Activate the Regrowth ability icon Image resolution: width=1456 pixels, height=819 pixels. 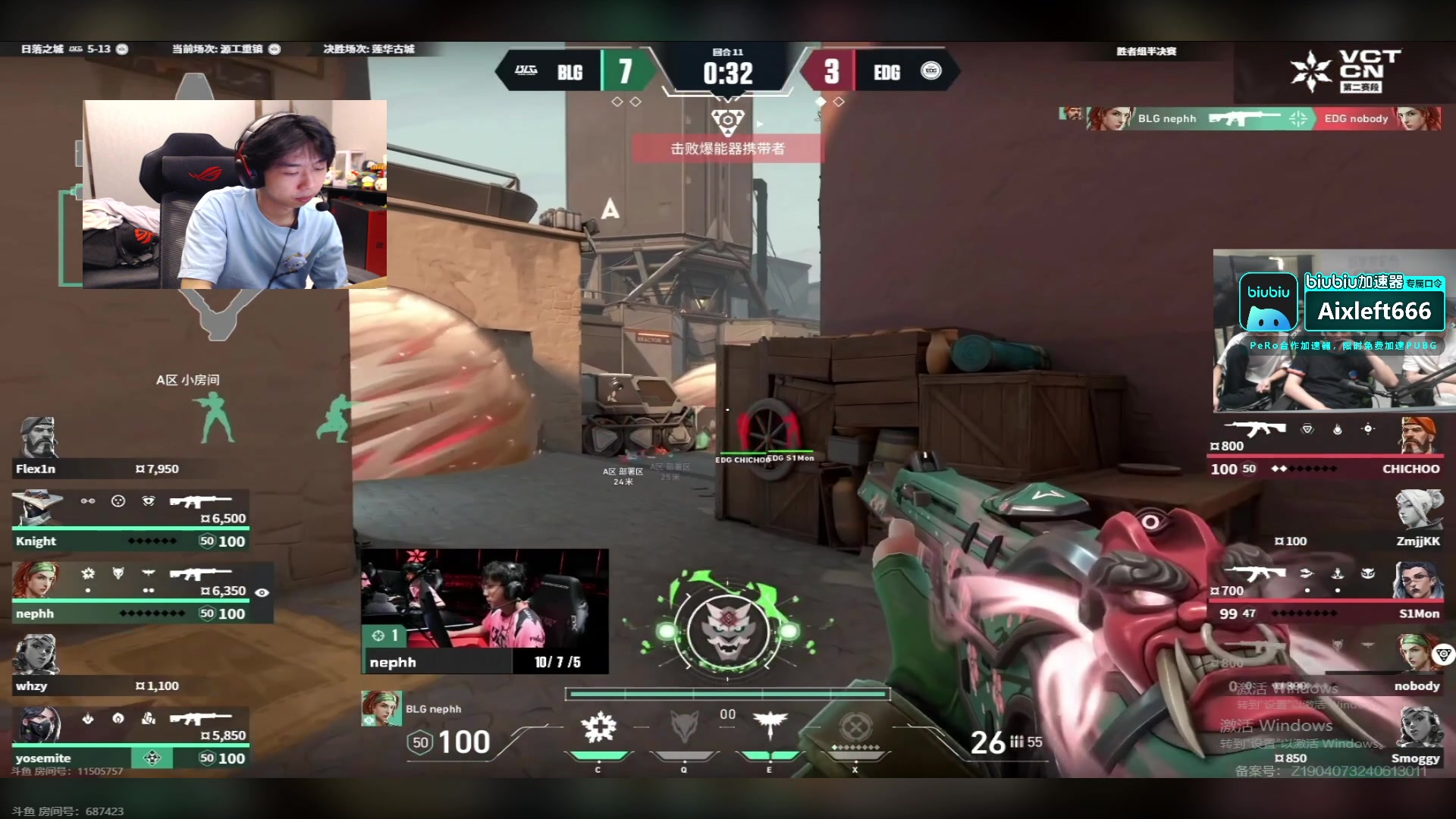(598, 728)
